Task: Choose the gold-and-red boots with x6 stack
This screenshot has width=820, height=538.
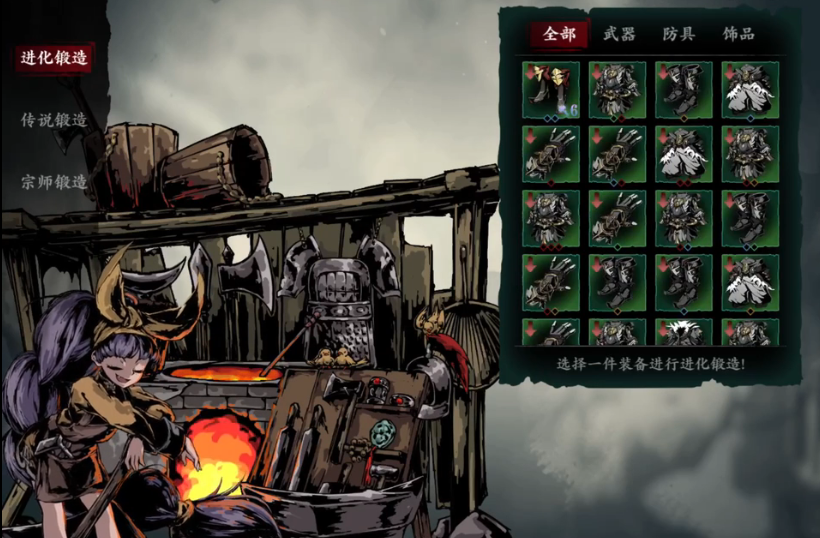Action: [x=550, y=90]
